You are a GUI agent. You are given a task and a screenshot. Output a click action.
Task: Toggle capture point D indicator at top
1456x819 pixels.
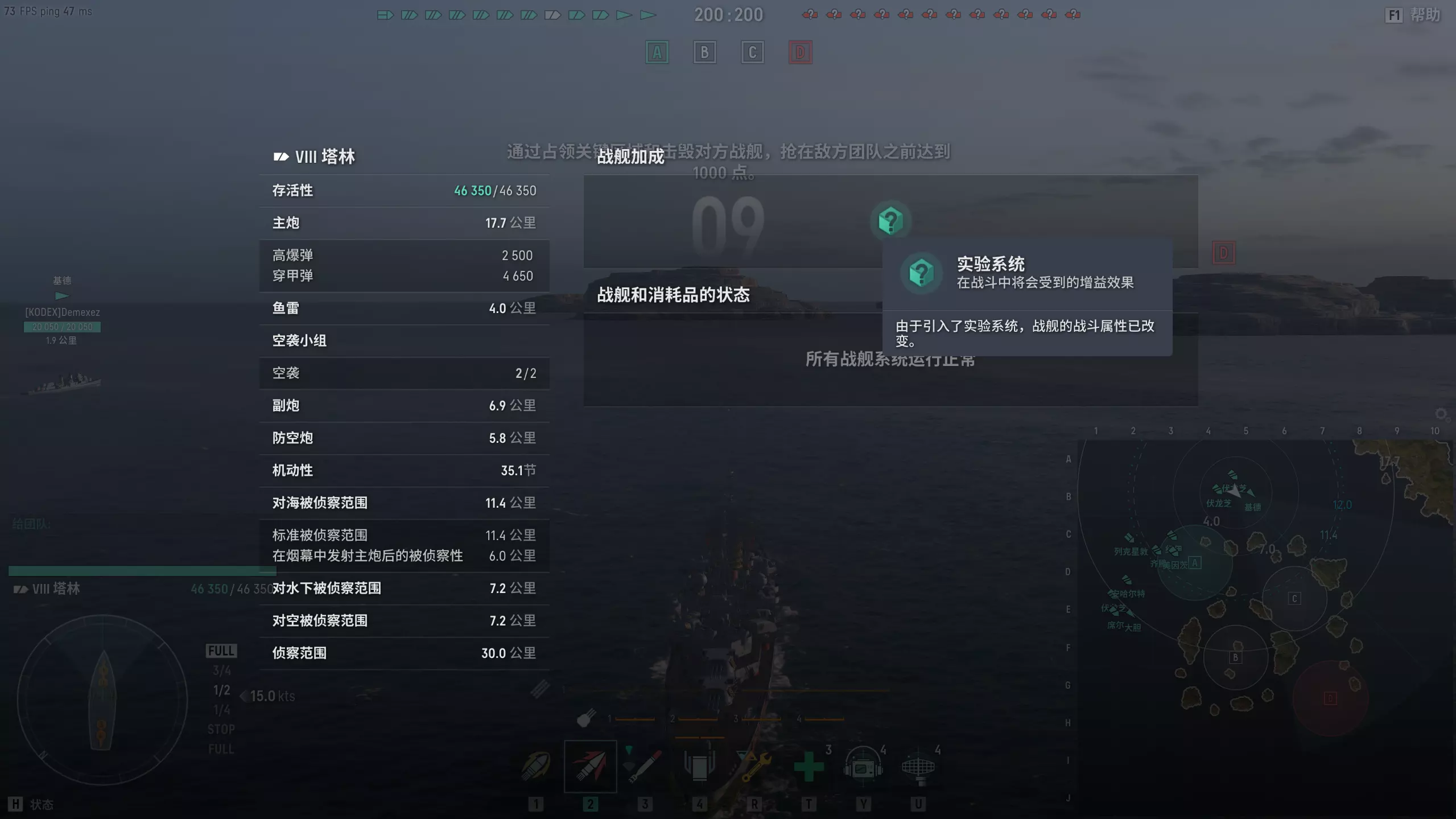point(801,52)
